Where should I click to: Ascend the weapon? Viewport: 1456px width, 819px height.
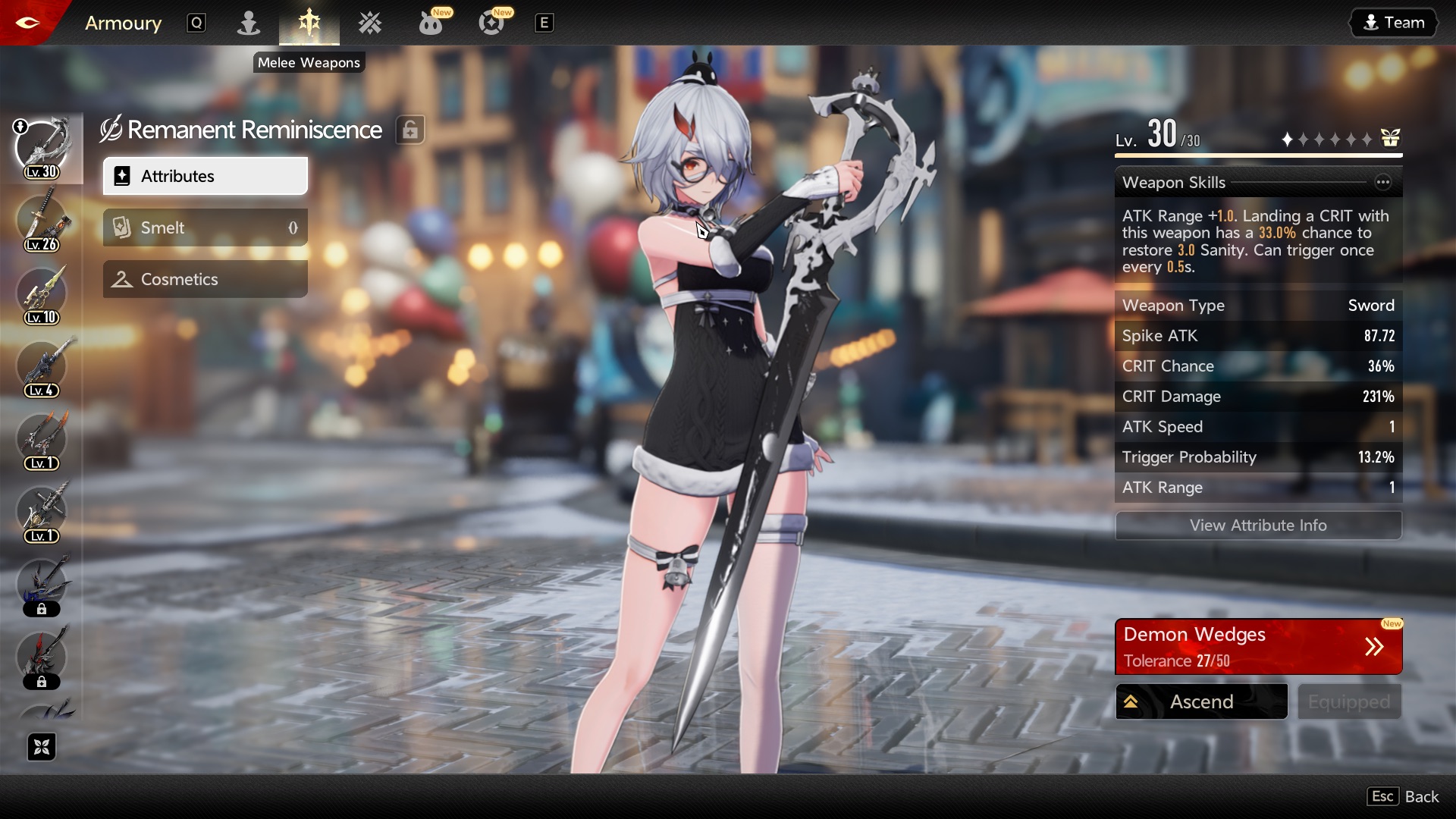[1201, 701]
